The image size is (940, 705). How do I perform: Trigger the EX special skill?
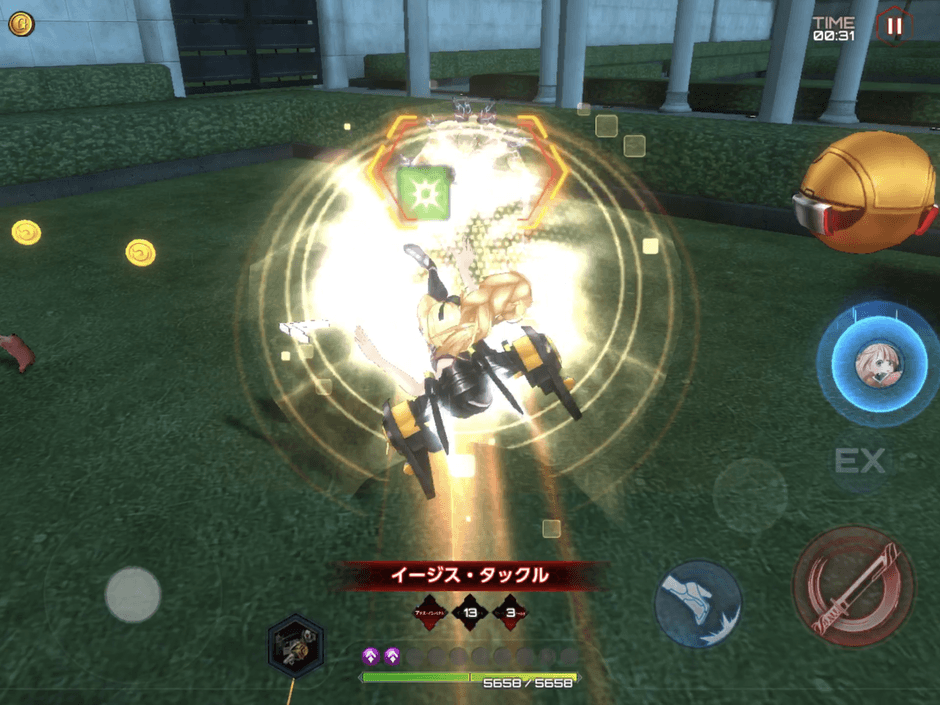[860, 461]
